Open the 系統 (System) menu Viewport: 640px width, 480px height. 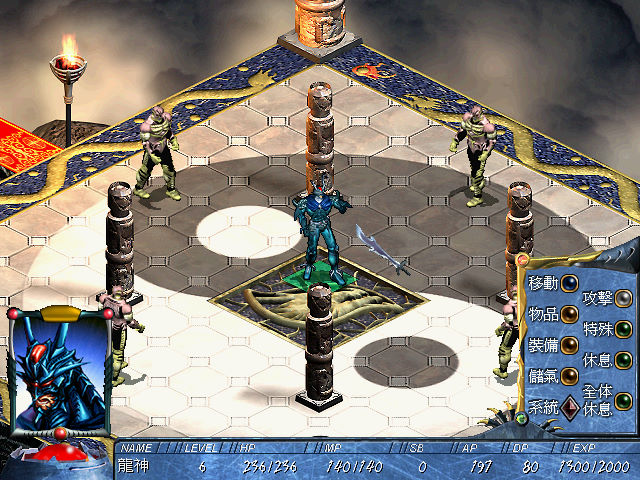pyautogui.click(x=569, y=407)
